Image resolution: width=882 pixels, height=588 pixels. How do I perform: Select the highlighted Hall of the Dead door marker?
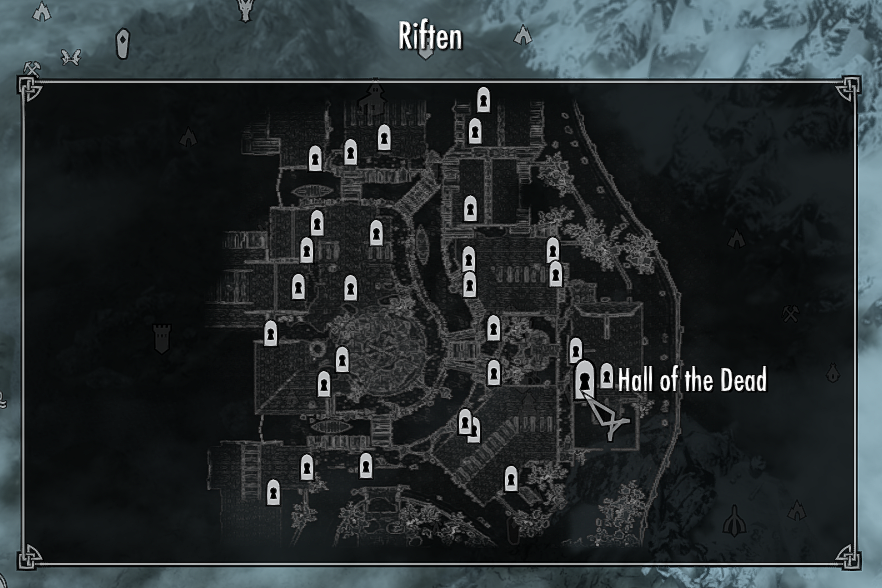point(585,380)
